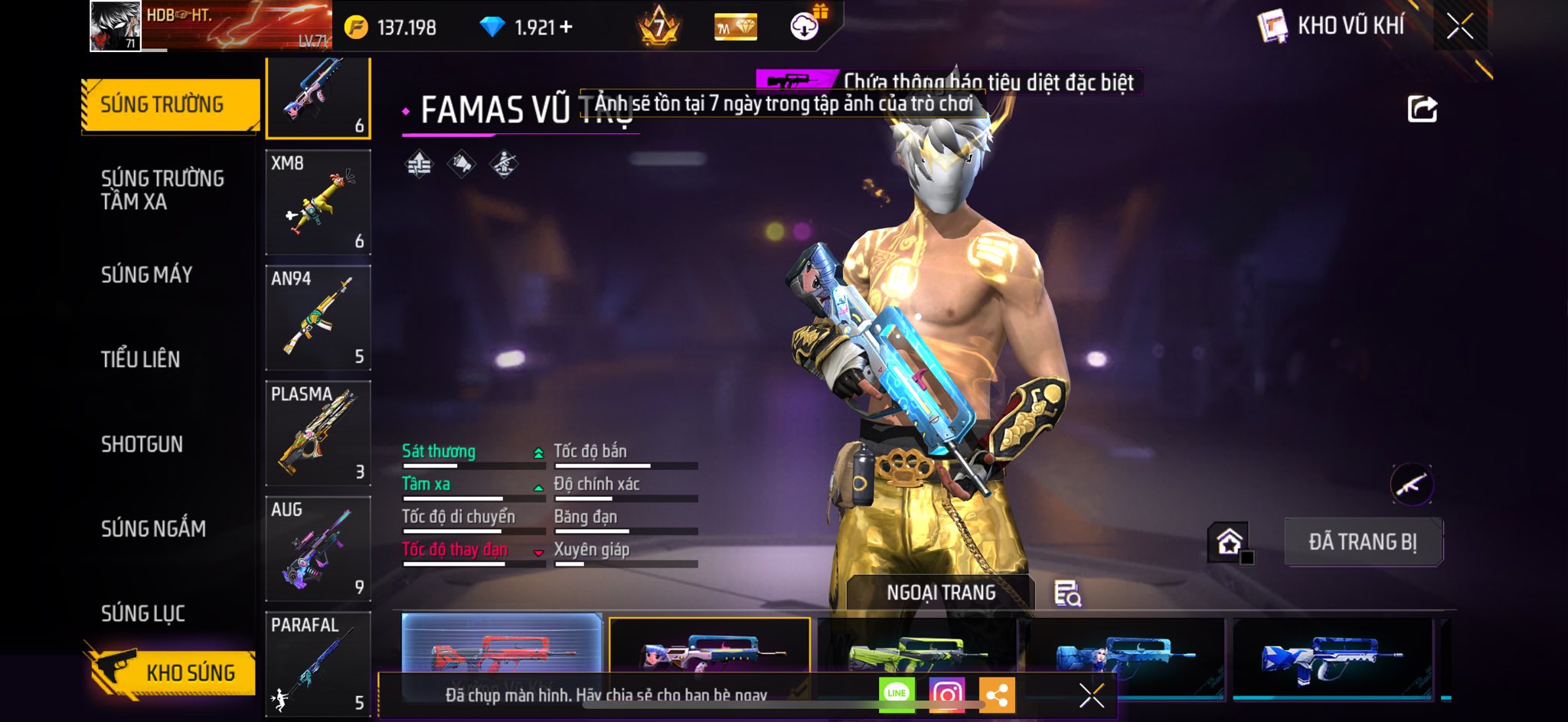This screenshot has width=1568, height=722.
Task: Open the NGOẠI TRANG tab
Action: [941, 593]
